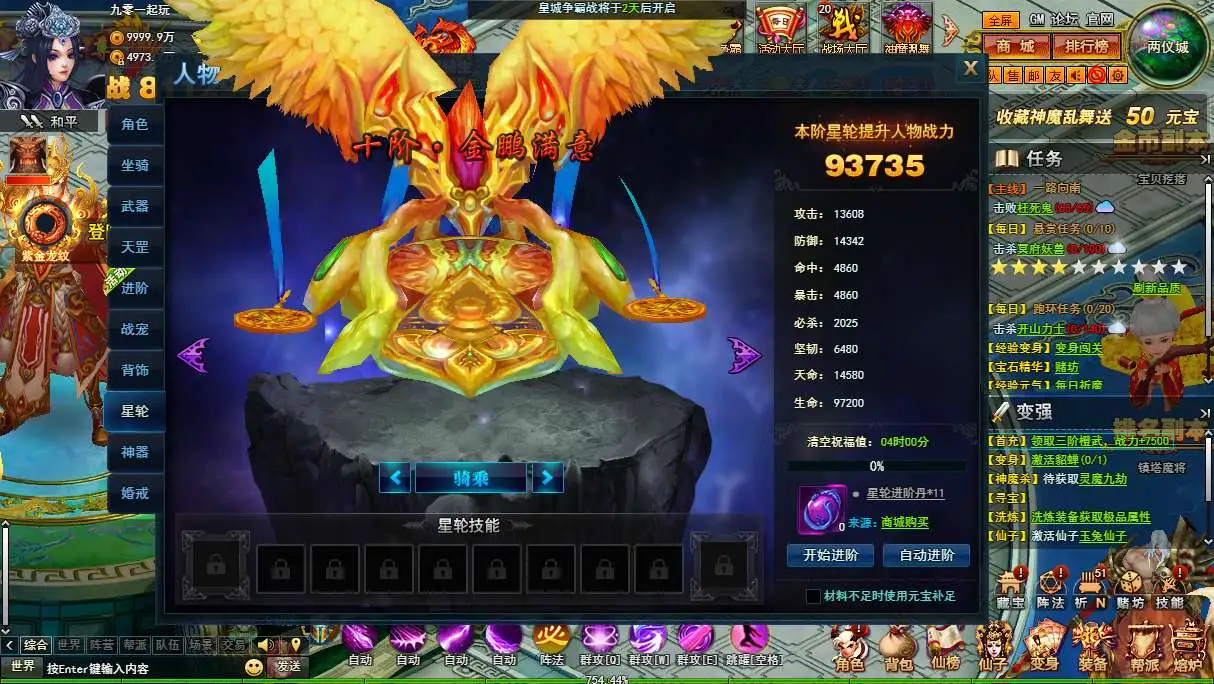1214x684 pixels.
Task: Toggle fullscreen with 全屏 button
Action: tap(1000, 20)
